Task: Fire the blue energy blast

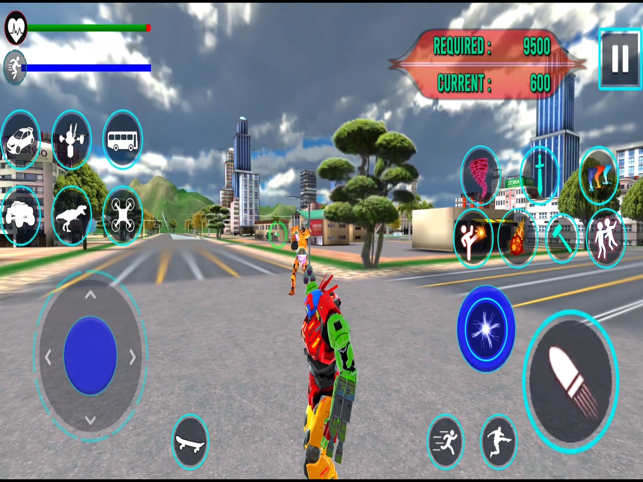Action: pos(486,328)
